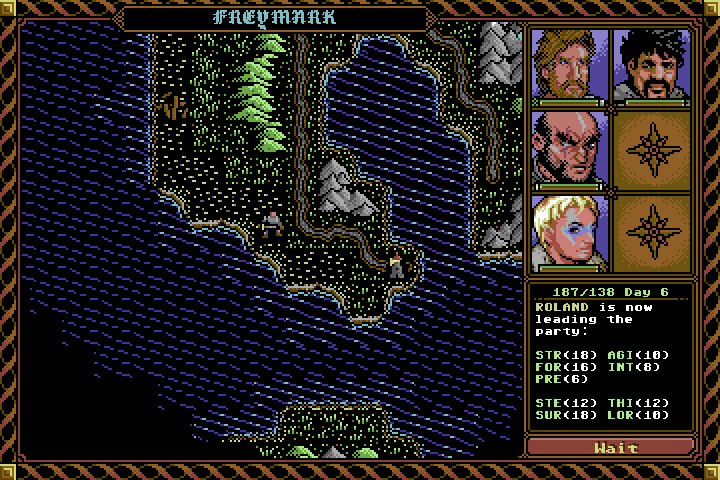Click the Wait button

tap(610, 447)
